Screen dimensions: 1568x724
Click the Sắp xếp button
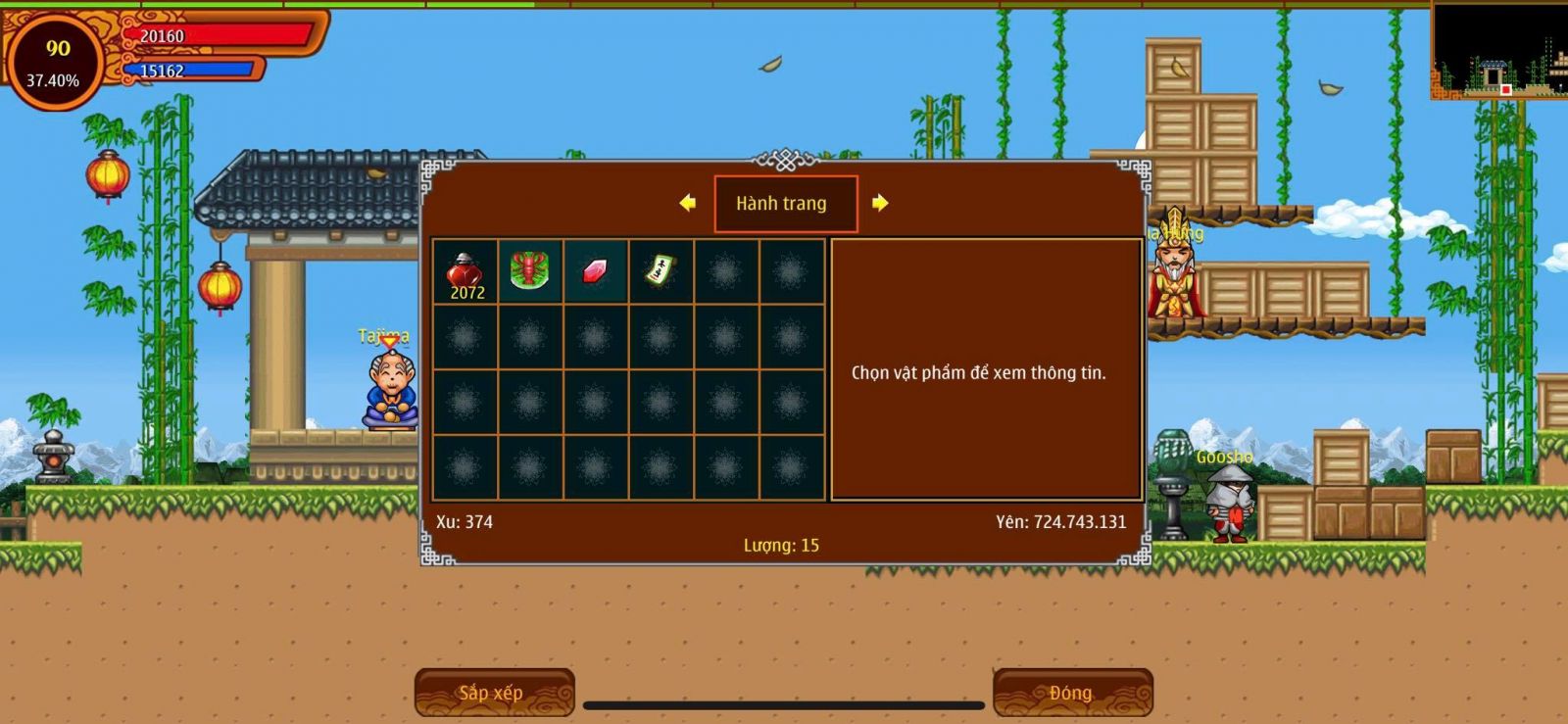pos(494,693)
